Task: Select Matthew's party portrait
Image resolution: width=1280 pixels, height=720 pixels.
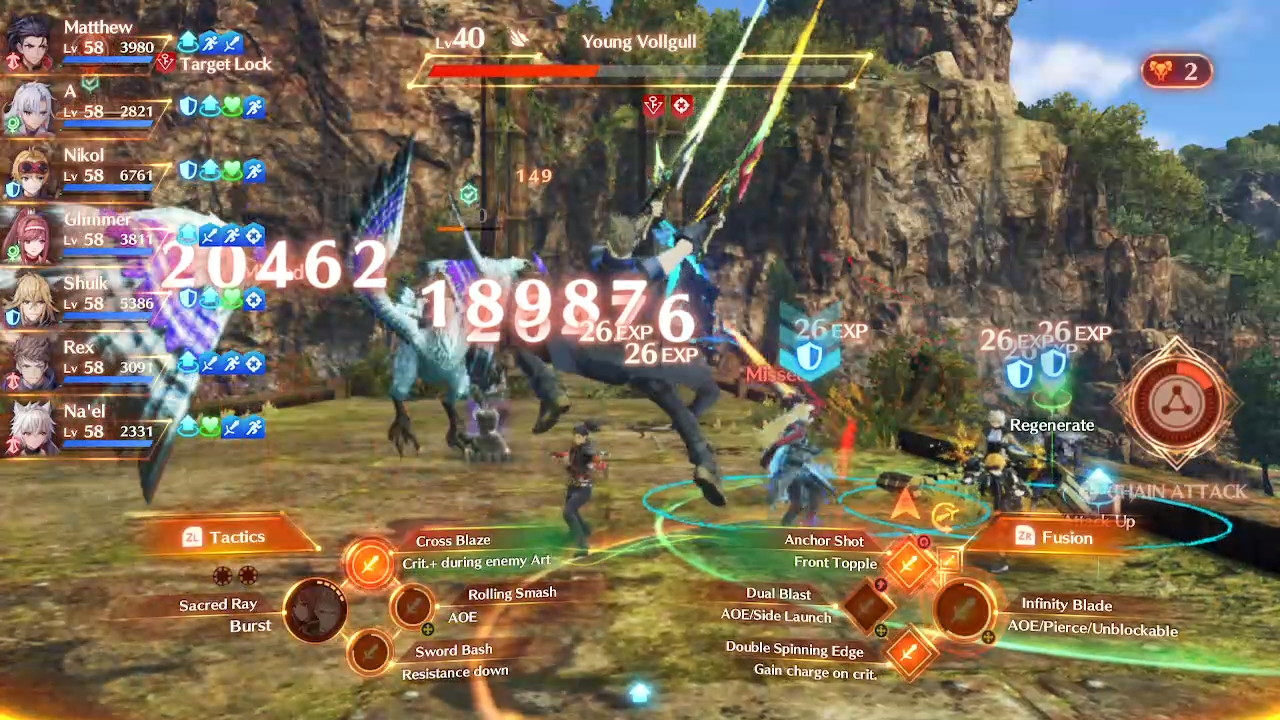Action: point(30,44)
